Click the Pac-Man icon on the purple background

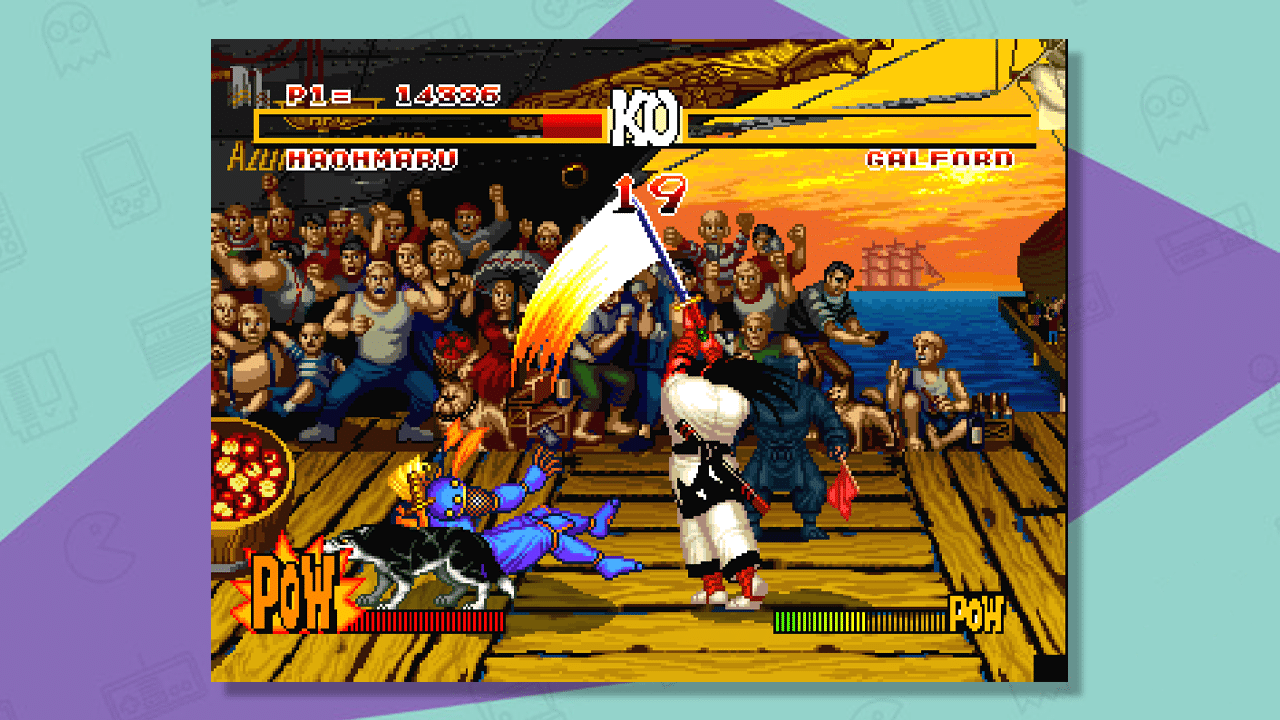point(98,545)
